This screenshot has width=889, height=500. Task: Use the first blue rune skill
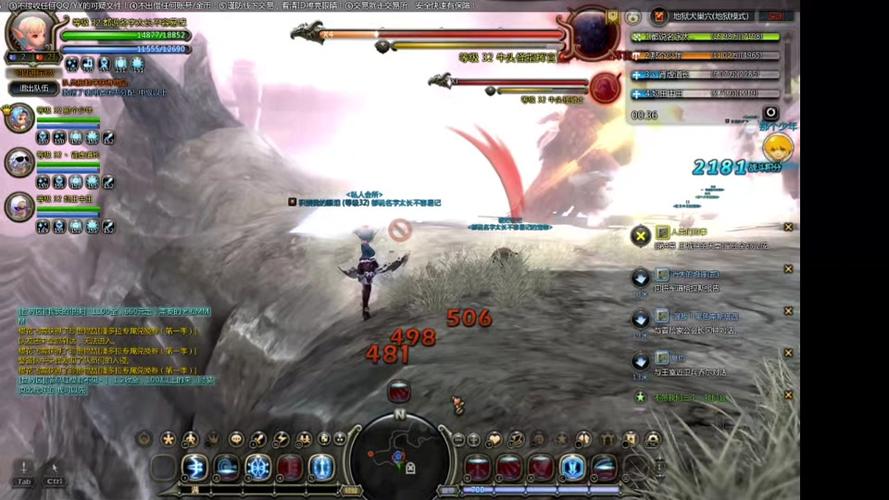(195, 467)
